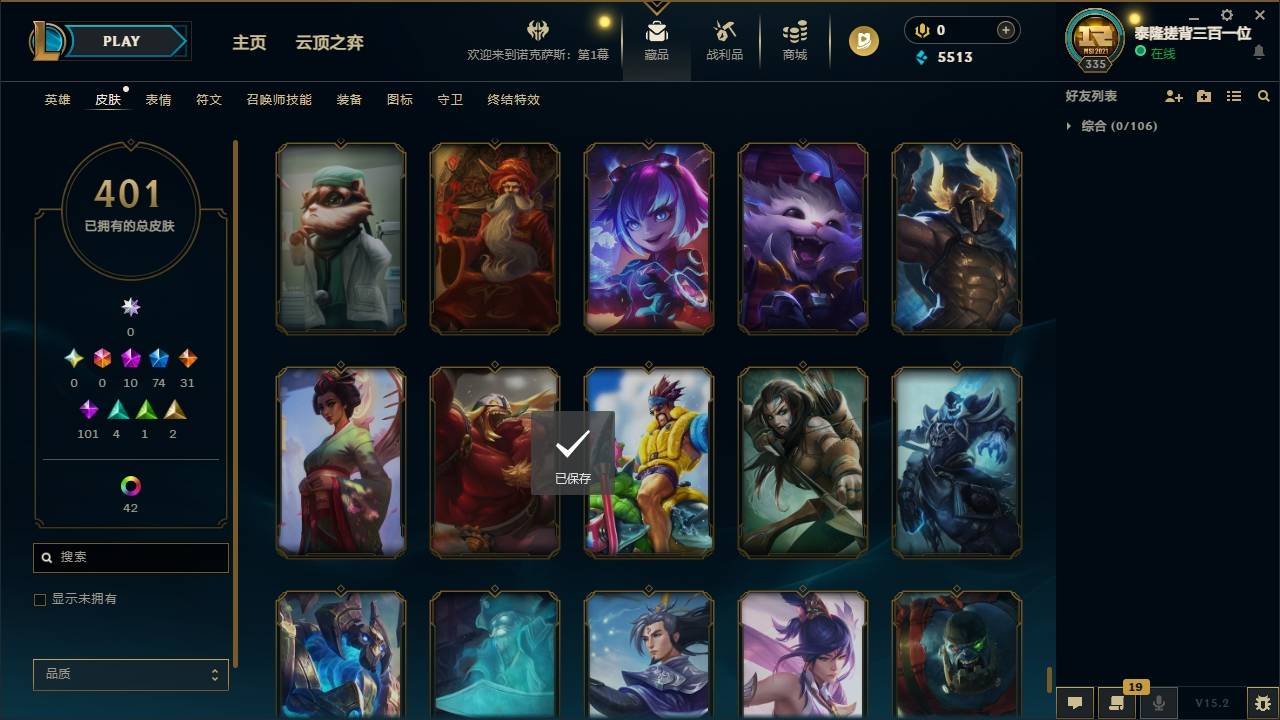Open friend list search magnifier icon
The width and height of the screenshot is (1280, 720).
[x=1263, y=96]
